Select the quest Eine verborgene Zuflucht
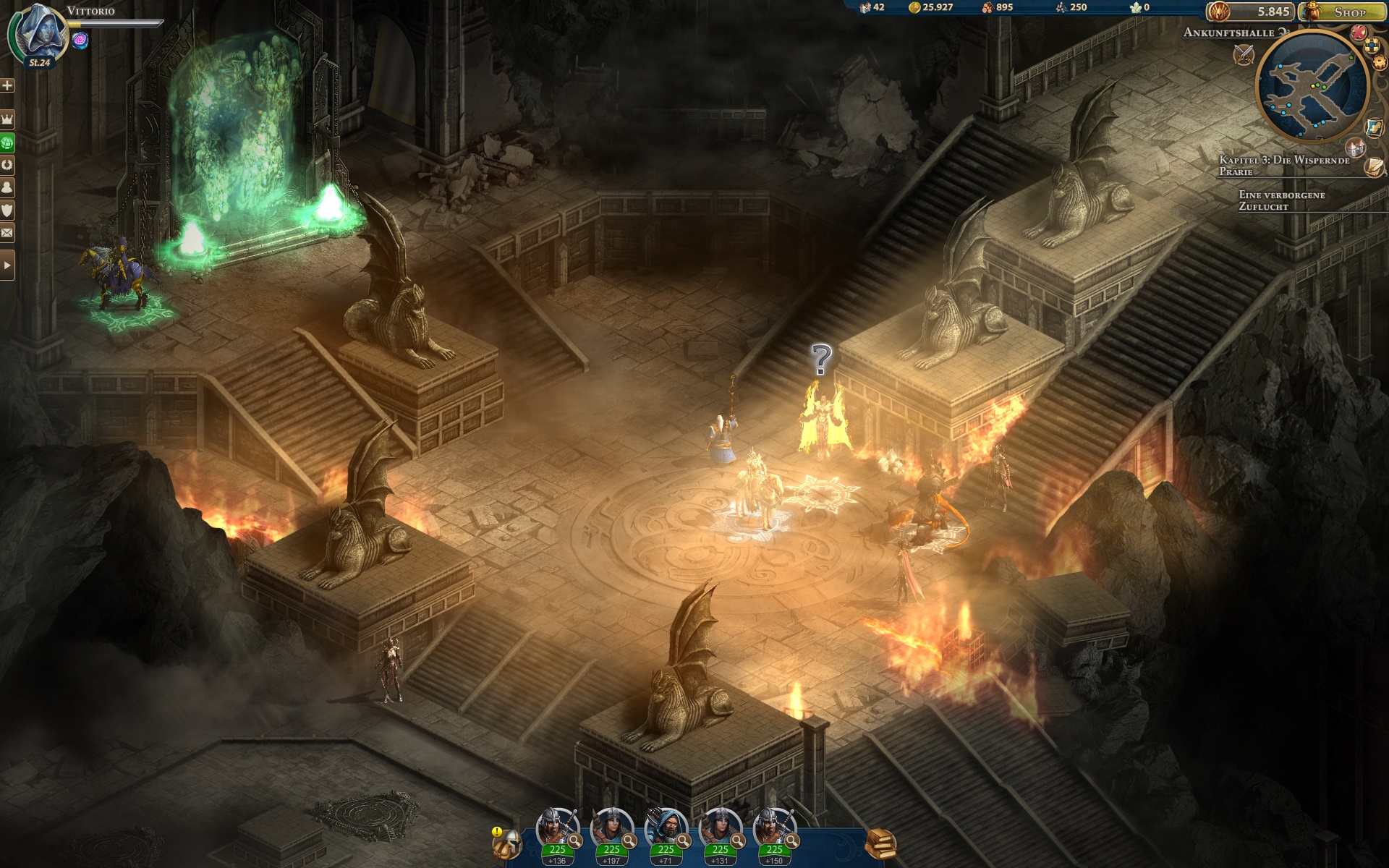Image resolution: width=1389 pixels, height=868 pixels. click(1282, 200)
